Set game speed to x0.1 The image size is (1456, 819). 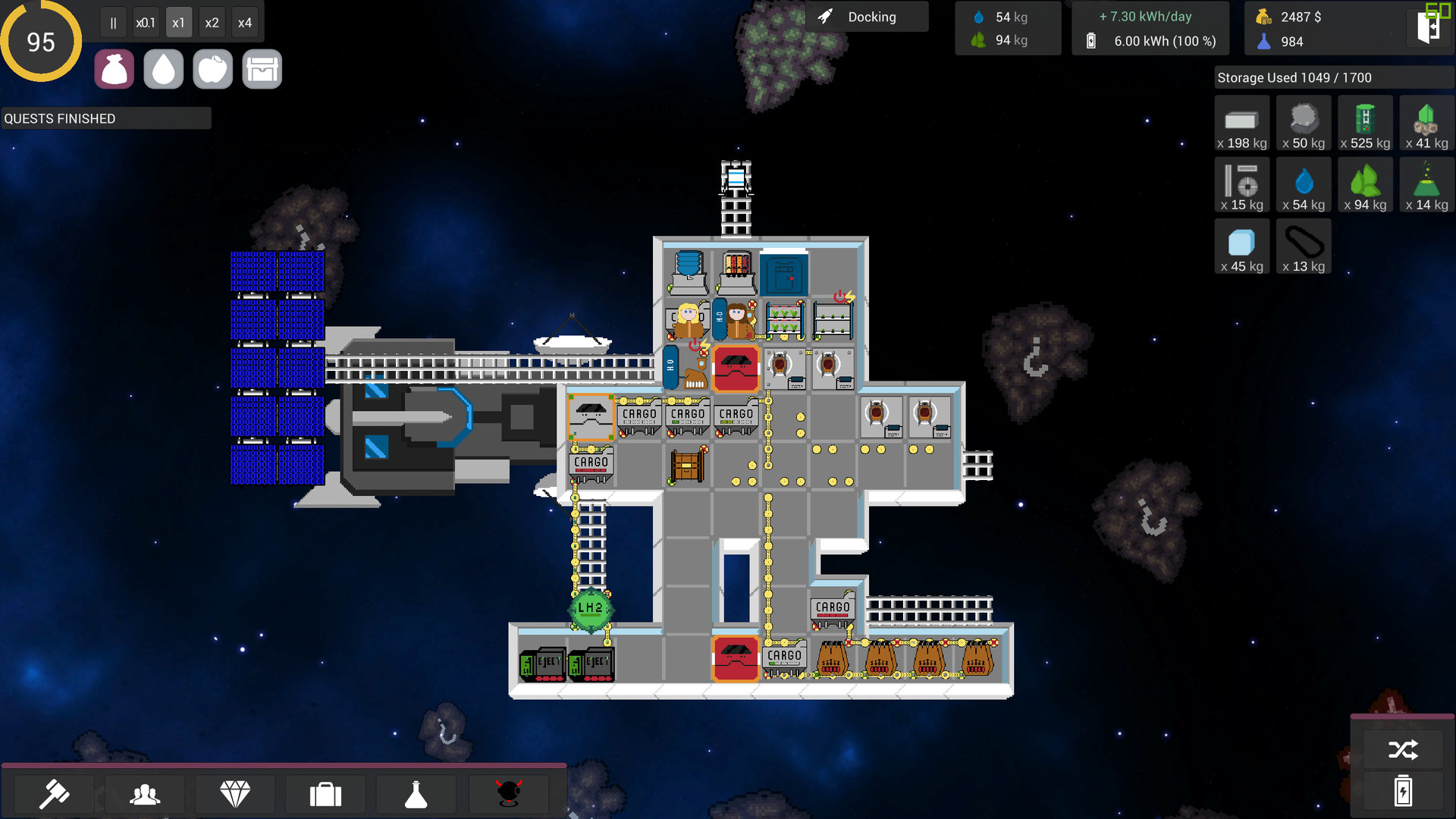tap(146, 22)
